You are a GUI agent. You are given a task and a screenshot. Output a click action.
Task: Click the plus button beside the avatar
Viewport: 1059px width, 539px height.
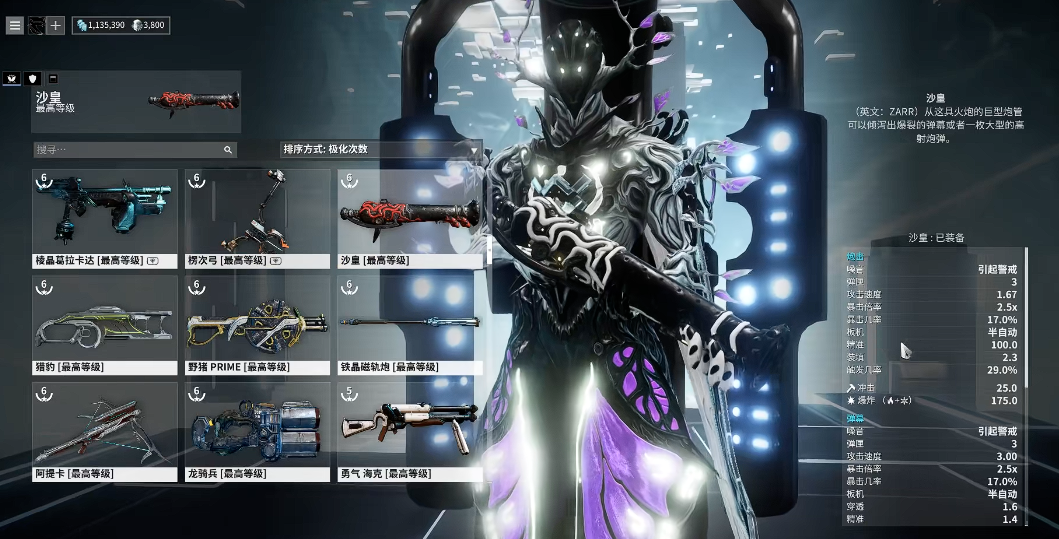tap(56, 25)
